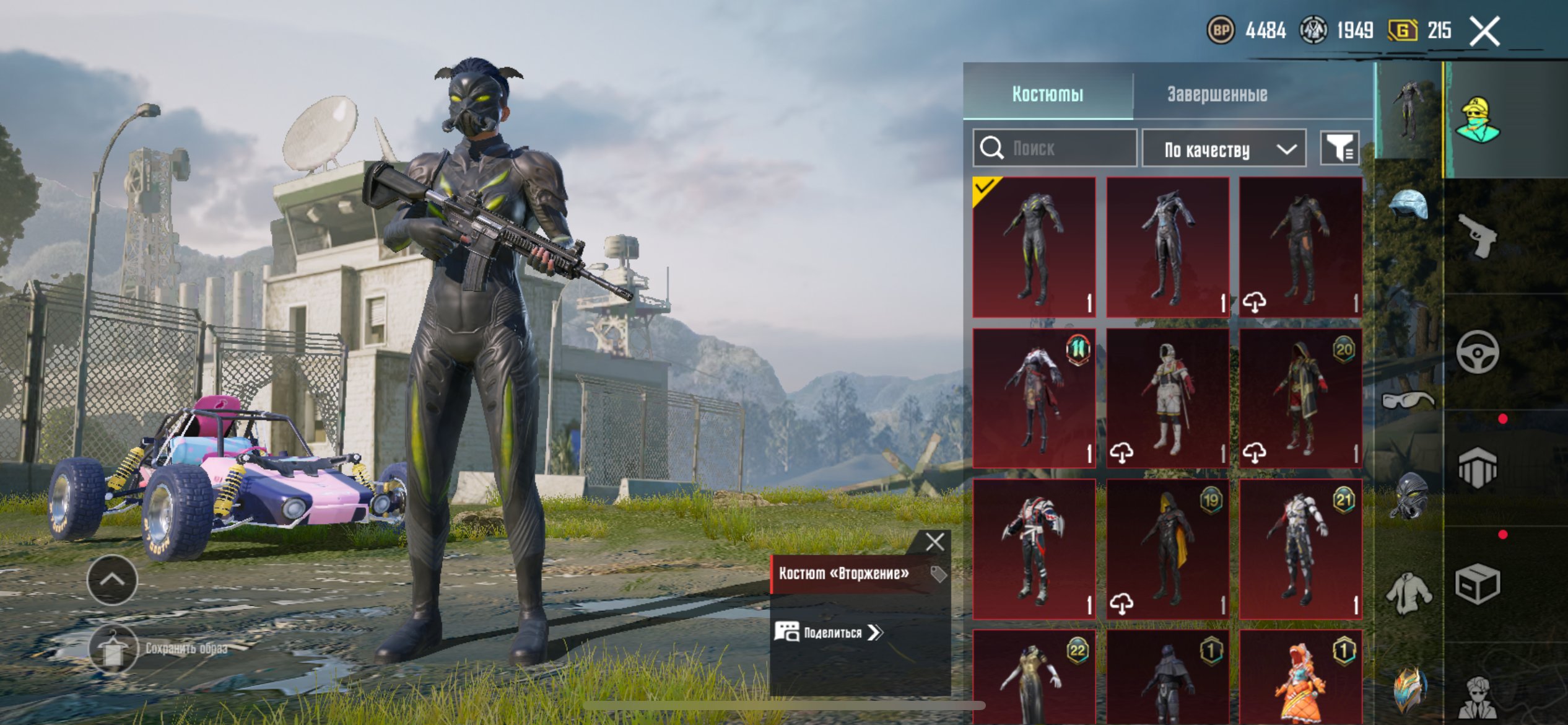Select the Костюмы tab
This screenshot has height=725, width=1568.
pos(1047,94)
